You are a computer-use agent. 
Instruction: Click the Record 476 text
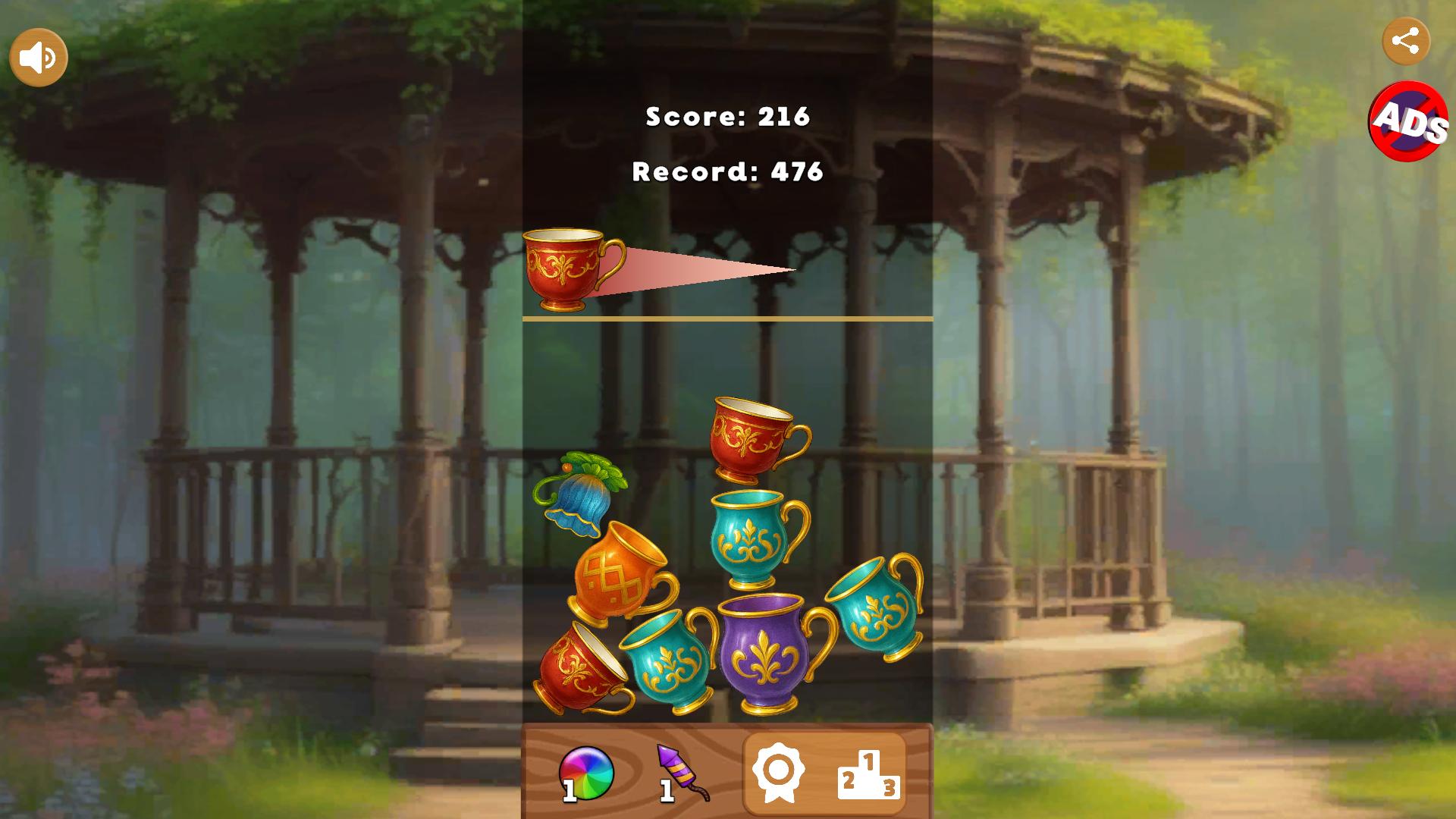(727, 171)
